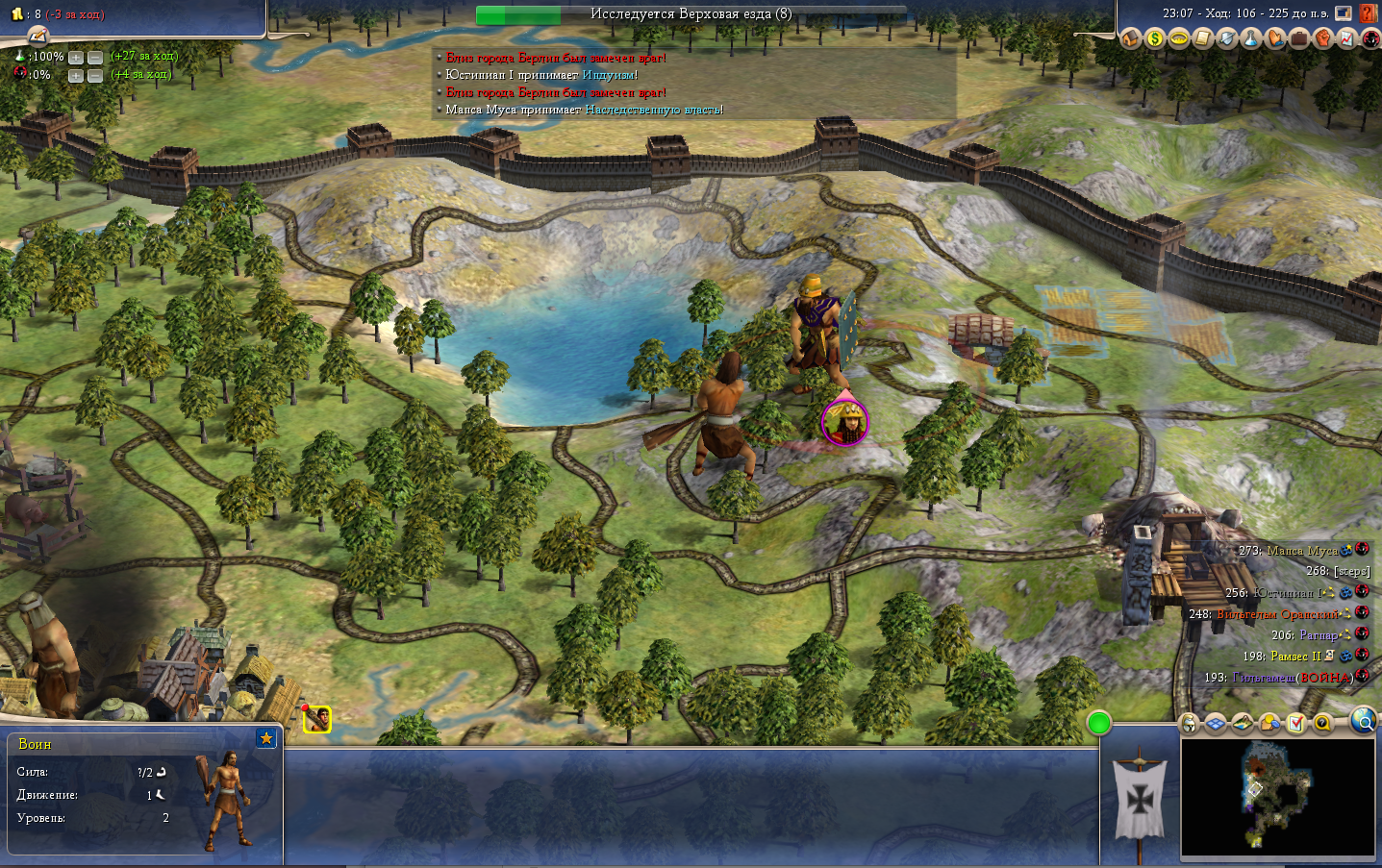Open the military advisor sword-and-shield icon

click(x=1226, y=38)
